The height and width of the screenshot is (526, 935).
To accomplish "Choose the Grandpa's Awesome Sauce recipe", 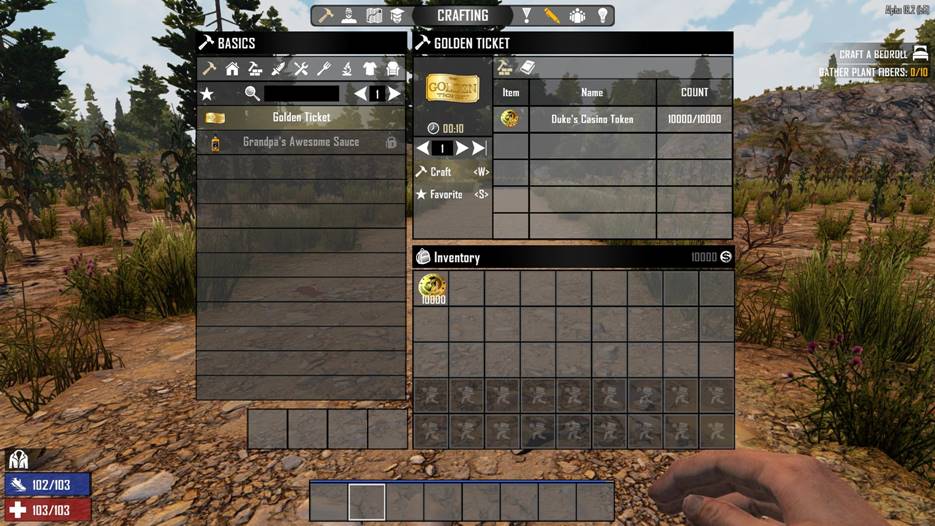I will coord(301,142).
